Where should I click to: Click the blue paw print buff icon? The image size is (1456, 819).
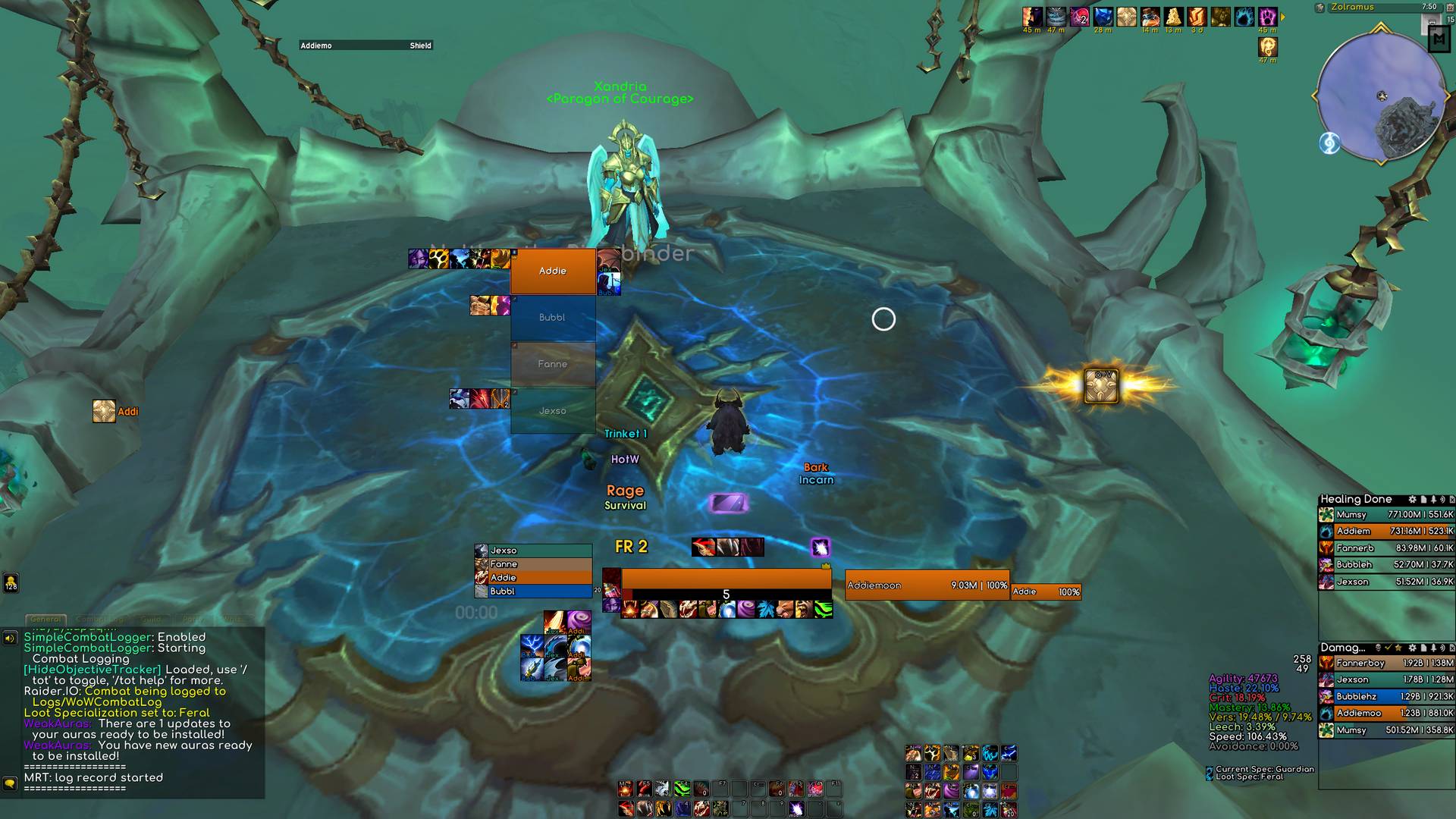(1244, 17)
